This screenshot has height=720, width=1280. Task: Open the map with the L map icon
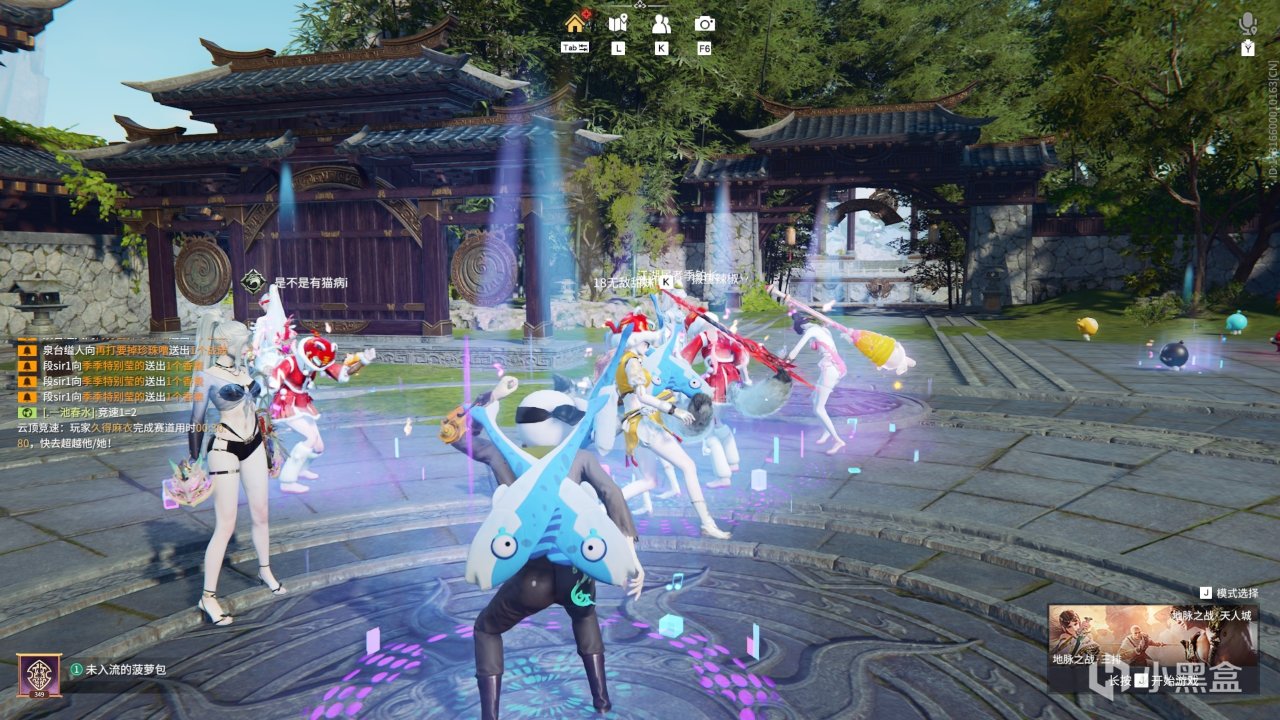point(618,22)
